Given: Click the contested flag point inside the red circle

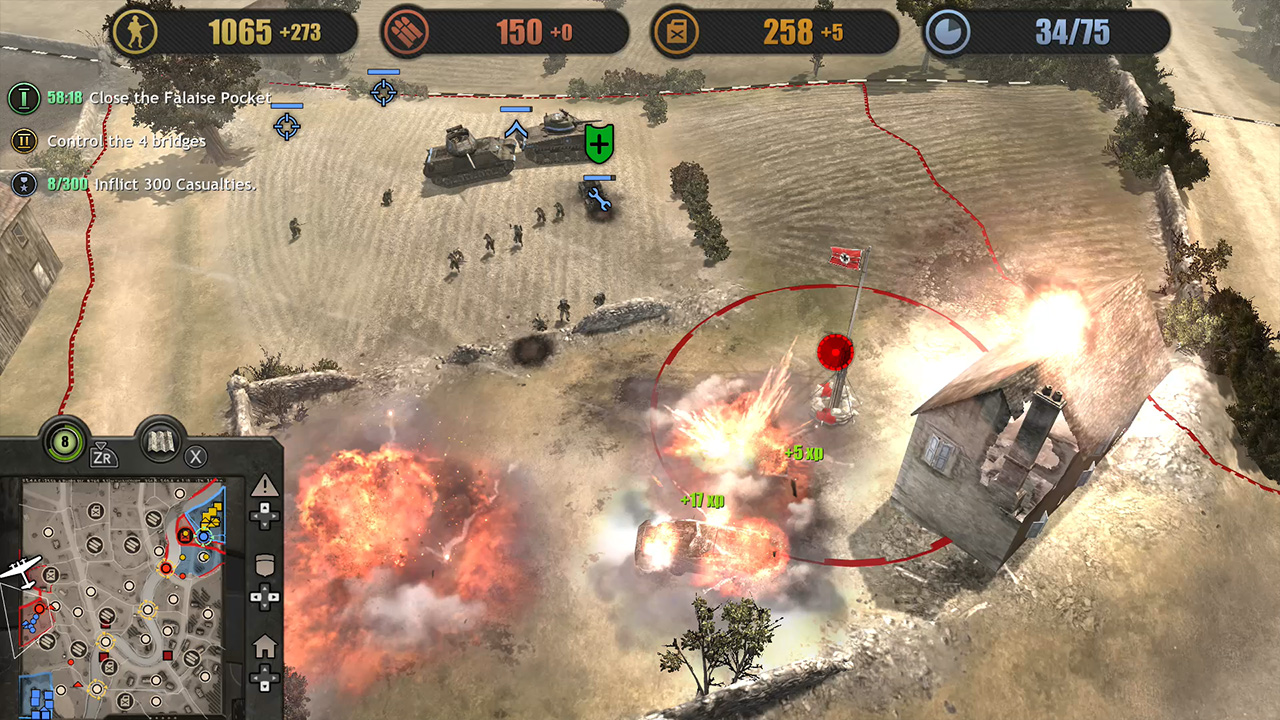Looking at the screenshot, I should 838,352.
